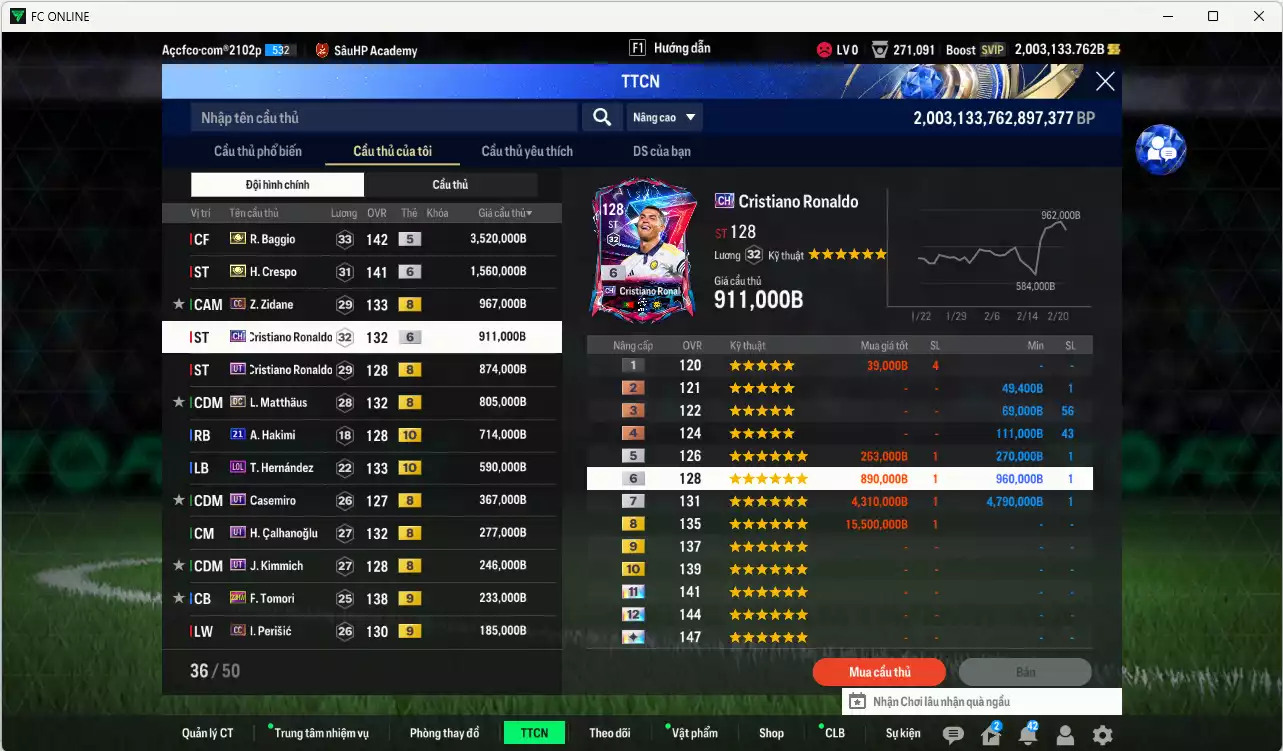Select the Cầu thủ sub-tab
This screenshot has height=751, width=1283.
tap(450, 185)
